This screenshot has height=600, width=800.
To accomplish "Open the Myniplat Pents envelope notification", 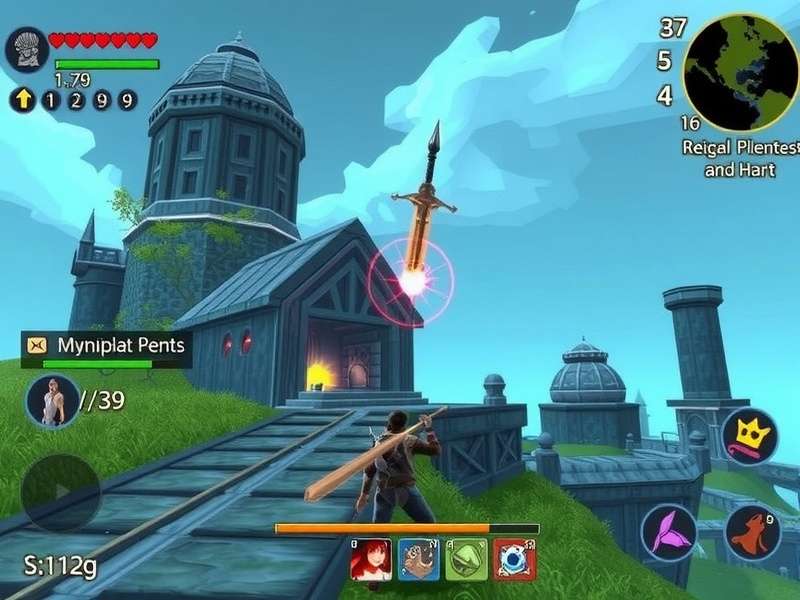I will tap(38, 345).
